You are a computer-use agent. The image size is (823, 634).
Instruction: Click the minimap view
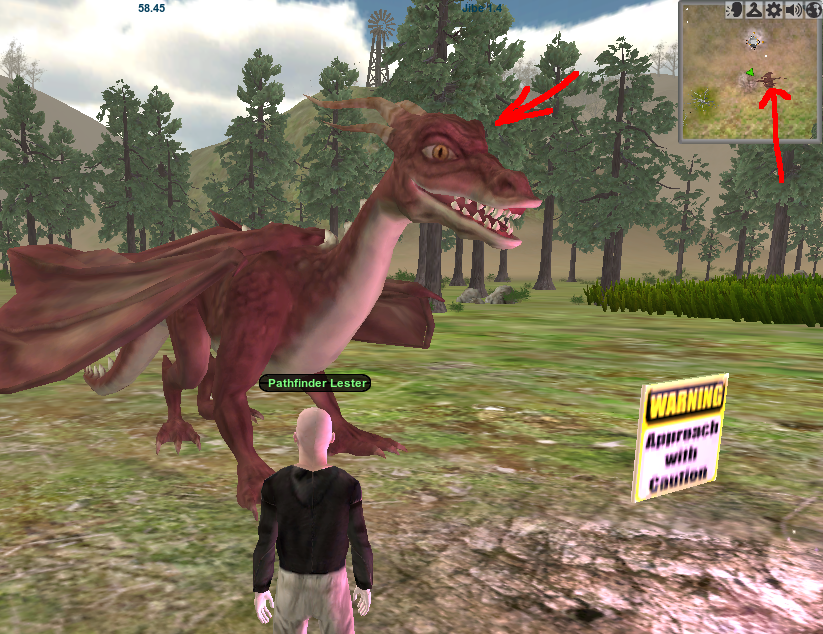point(751,80)
